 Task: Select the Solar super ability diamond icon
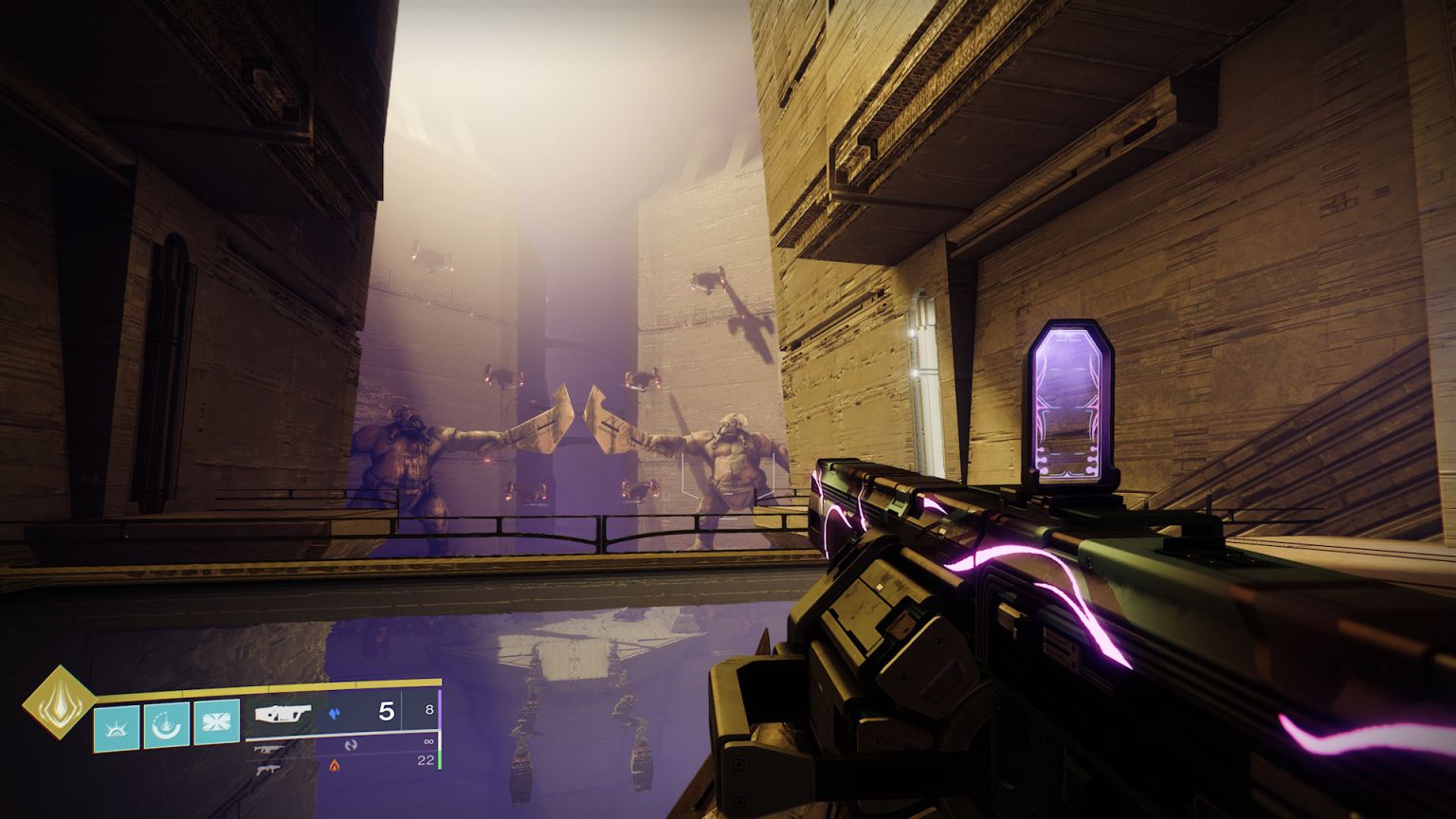[61, 702]
